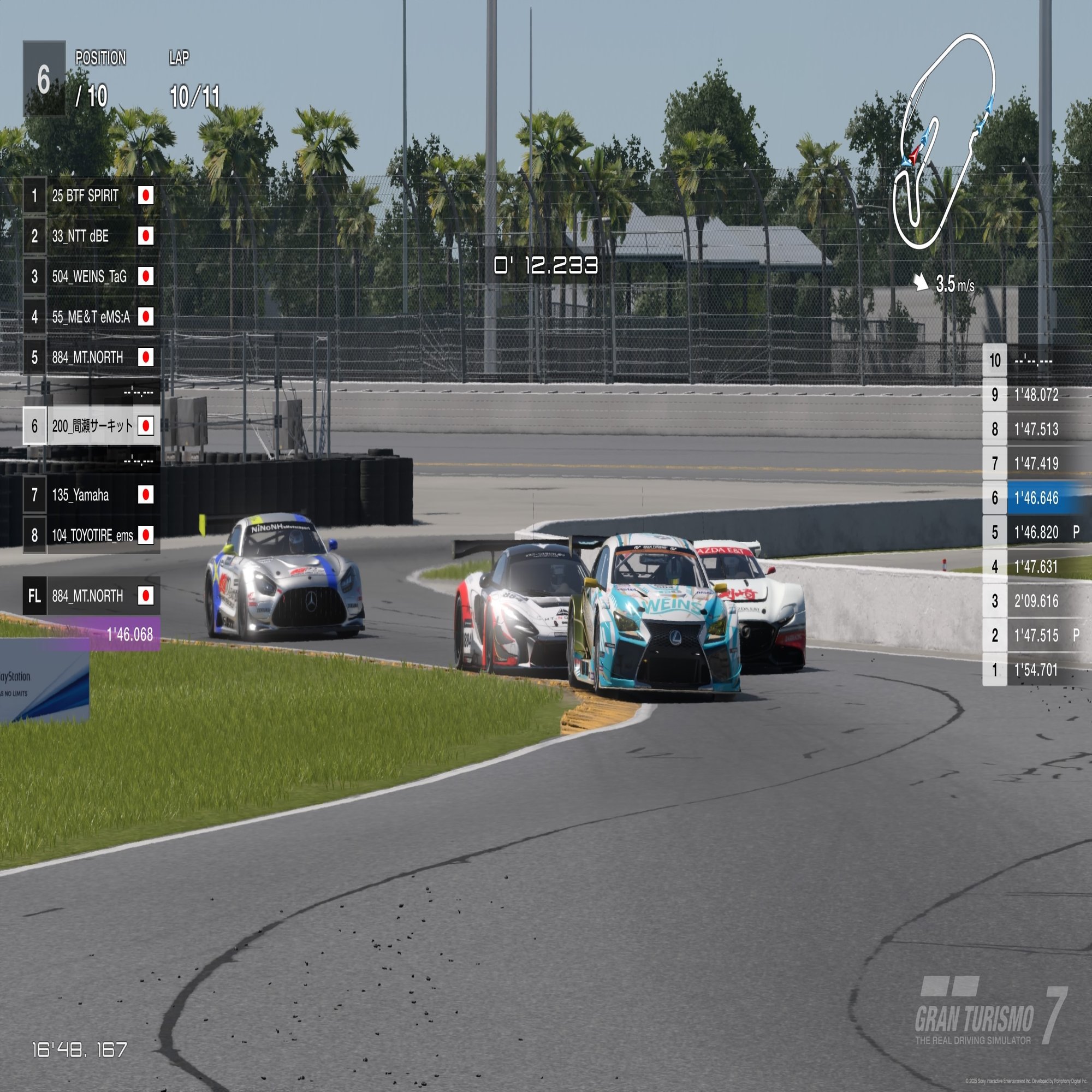The image size is (1092, 1092).
Task: Select the highlighted lap 6 time row
Action: click(1035, 498)
